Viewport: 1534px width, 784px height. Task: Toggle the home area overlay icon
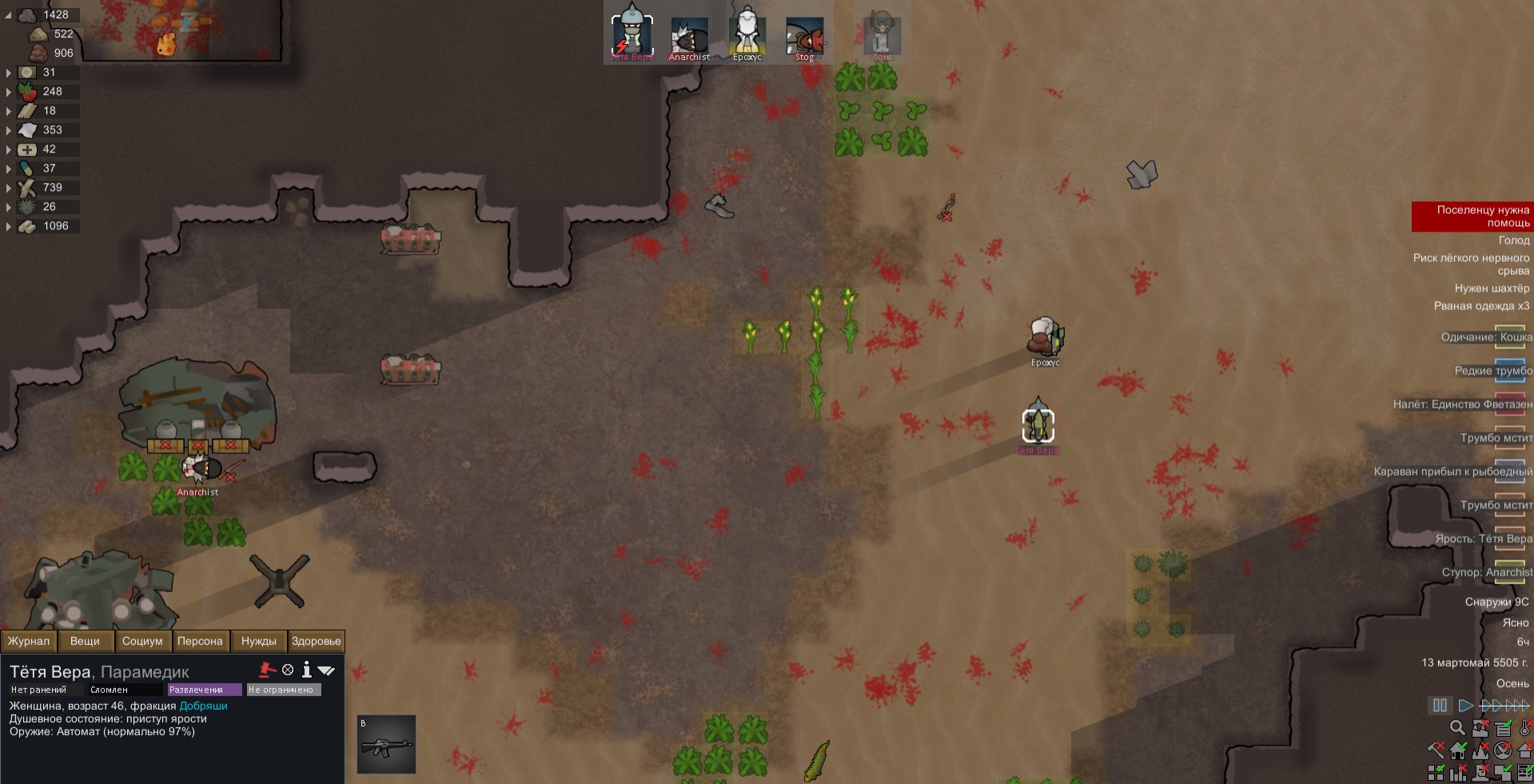click(1458, 750)
